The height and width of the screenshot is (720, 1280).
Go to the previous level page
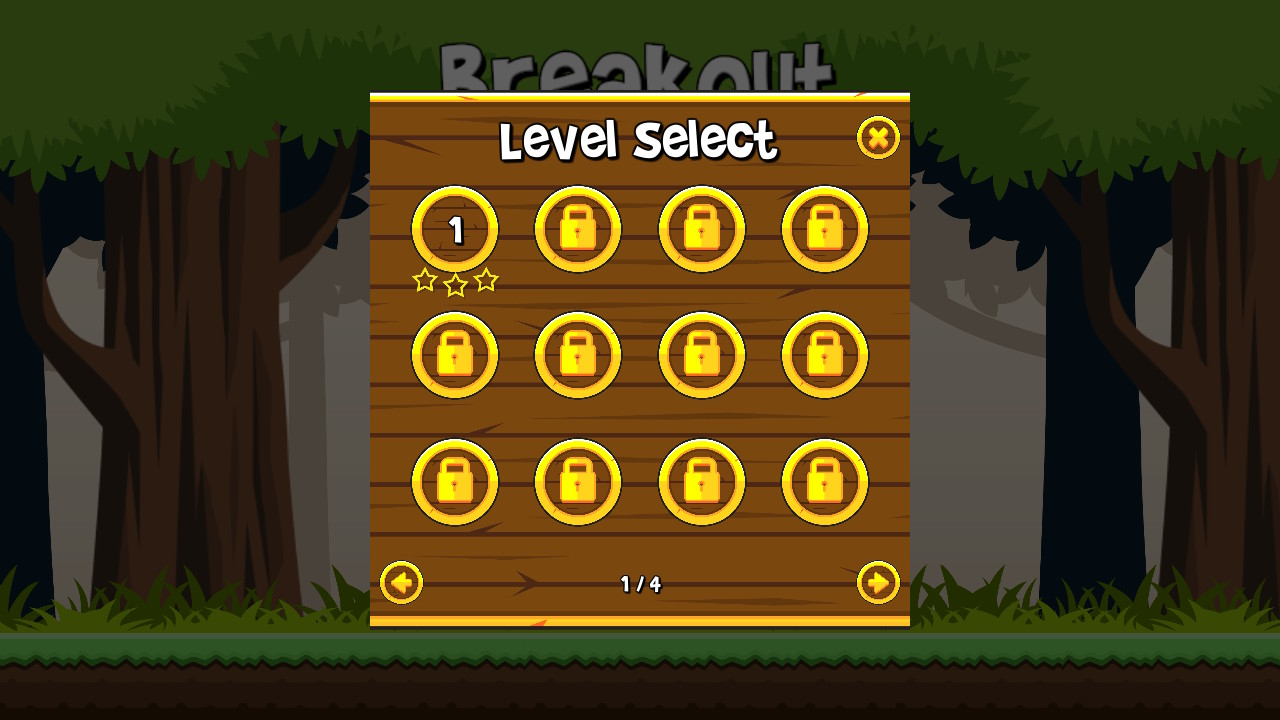tap(401, 584)
